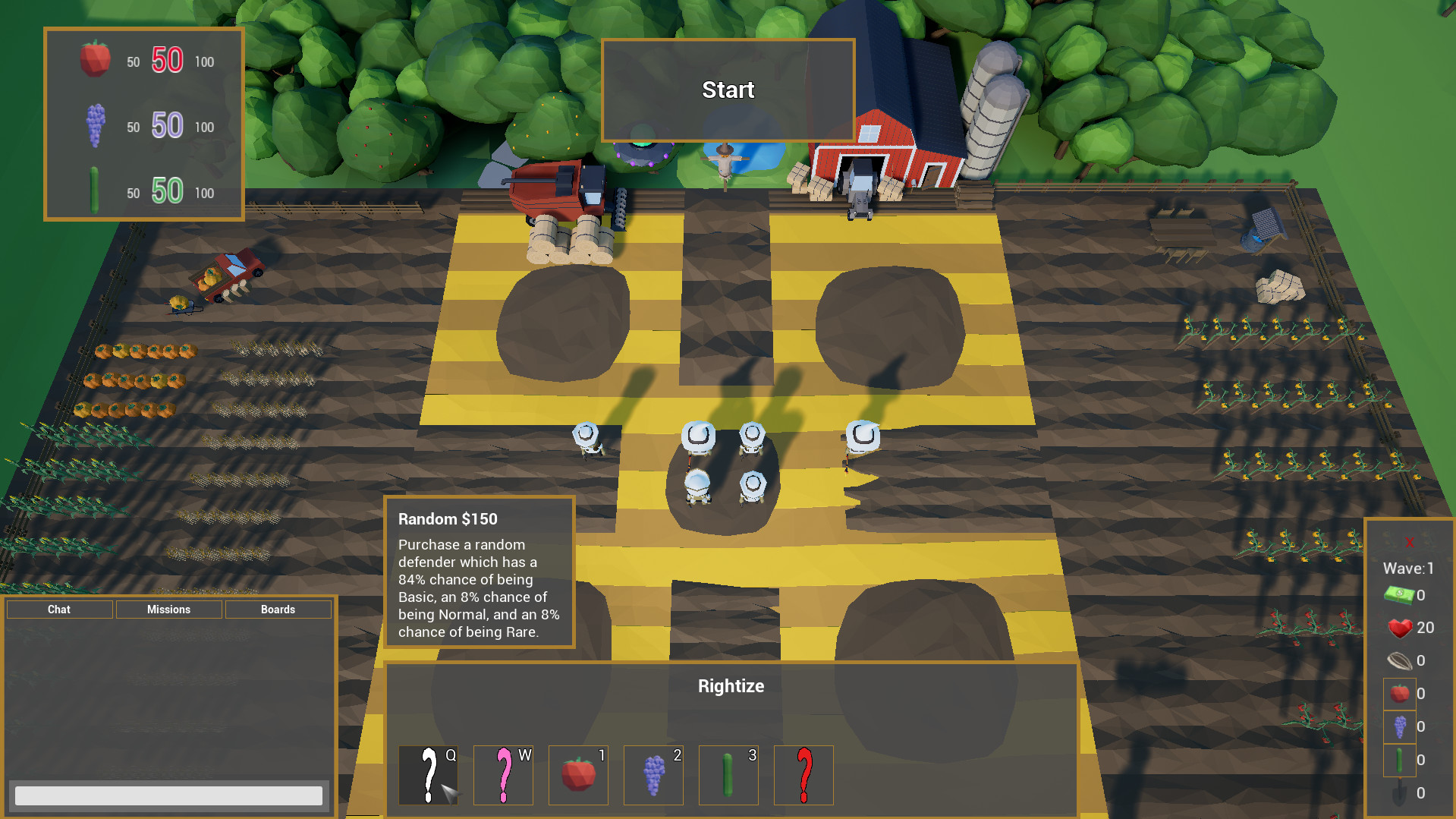This screenshot has height=819, width=1456.
Task: Select the grapes seed in hotbar slot 2
Action: [653, 775]
